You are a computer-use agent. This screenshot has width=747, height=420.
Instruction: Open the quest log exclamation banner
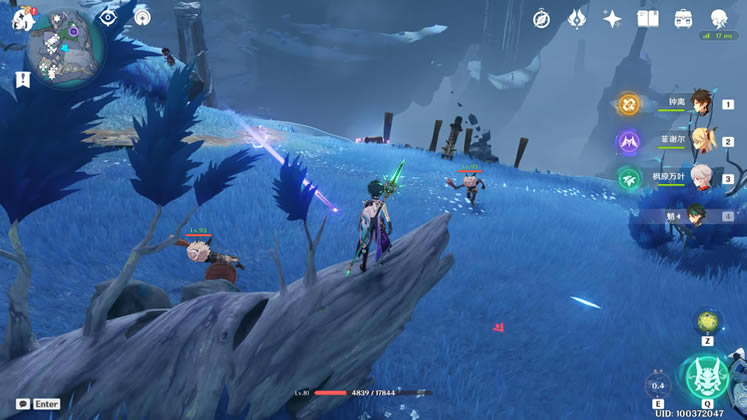23,78
